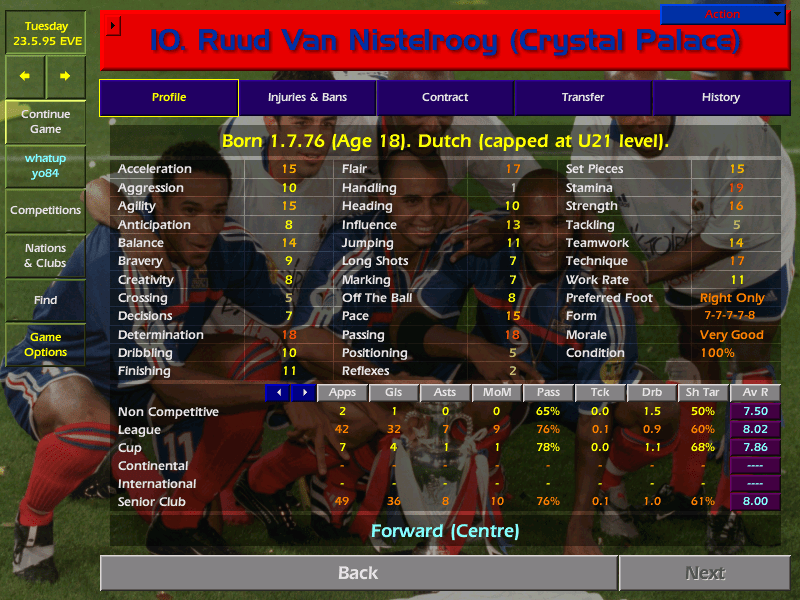Select the whatup yo84 manager button

point(45,166)
